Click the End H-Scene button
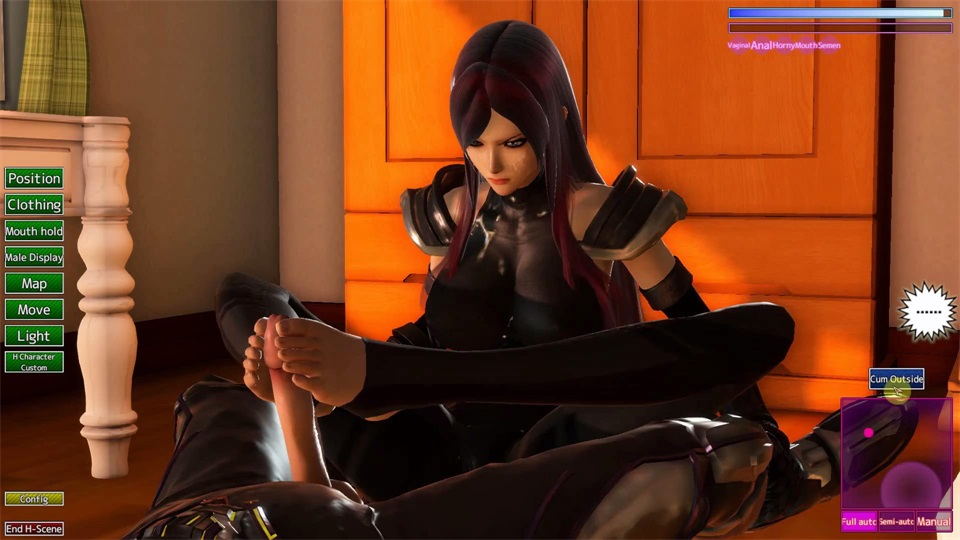The height and width of the screenshot is (540, 960). 34,528
